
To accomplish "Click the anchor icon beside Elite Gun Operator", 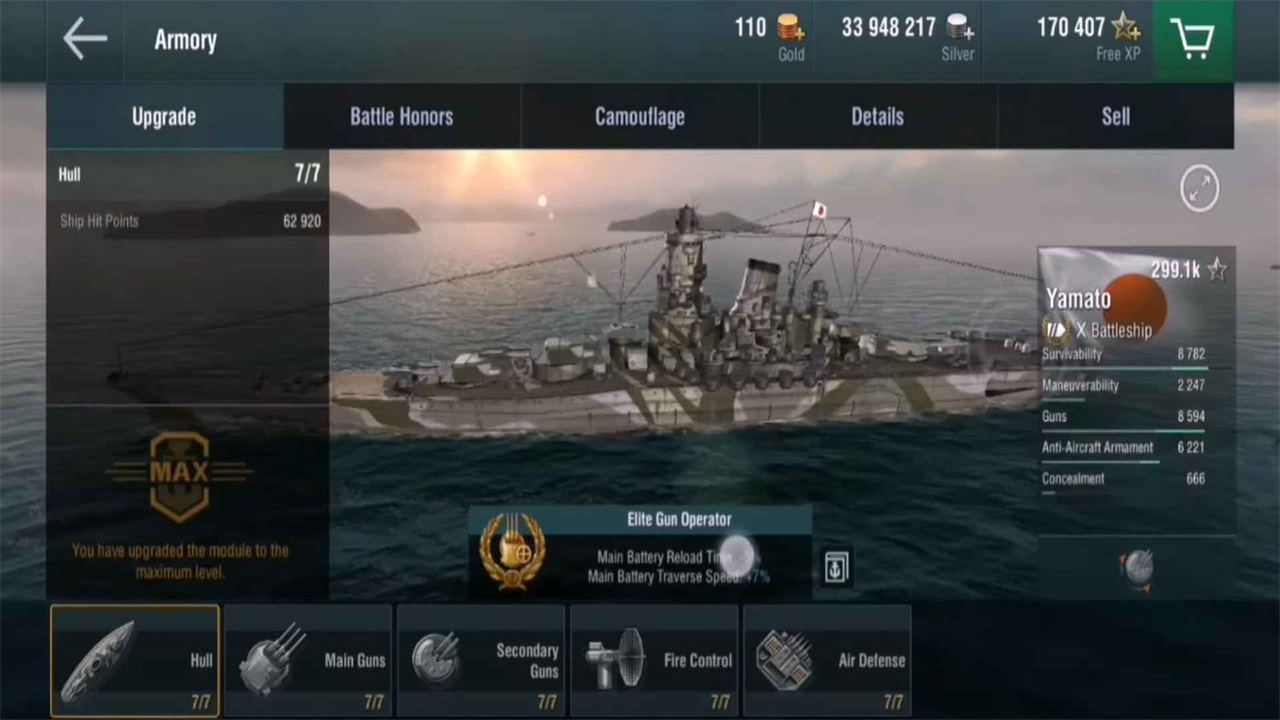I will pos(835,567).
